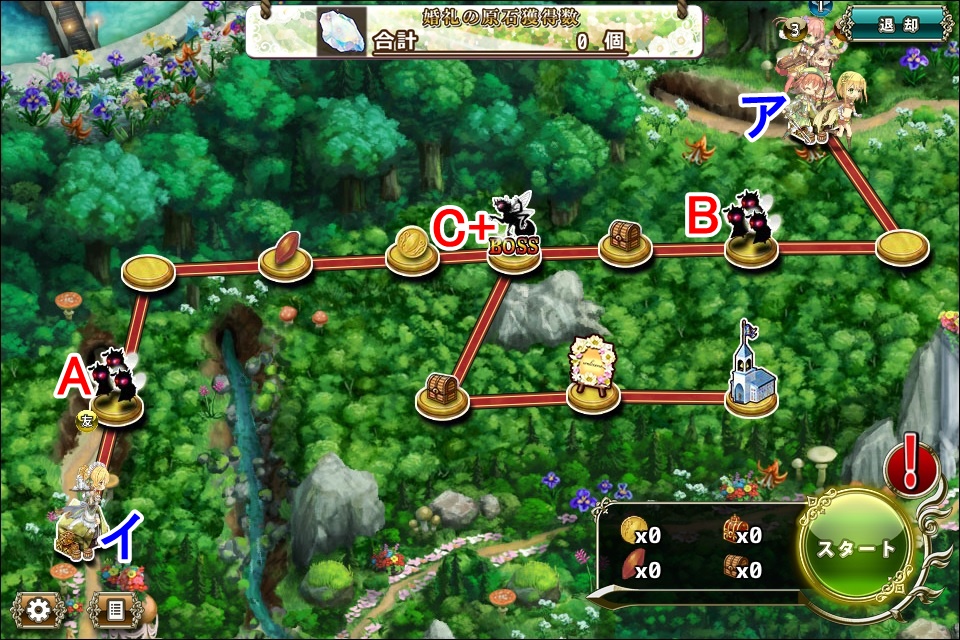Tap the green スタート button
Screen dimensions: 960x640
[856, 549]
